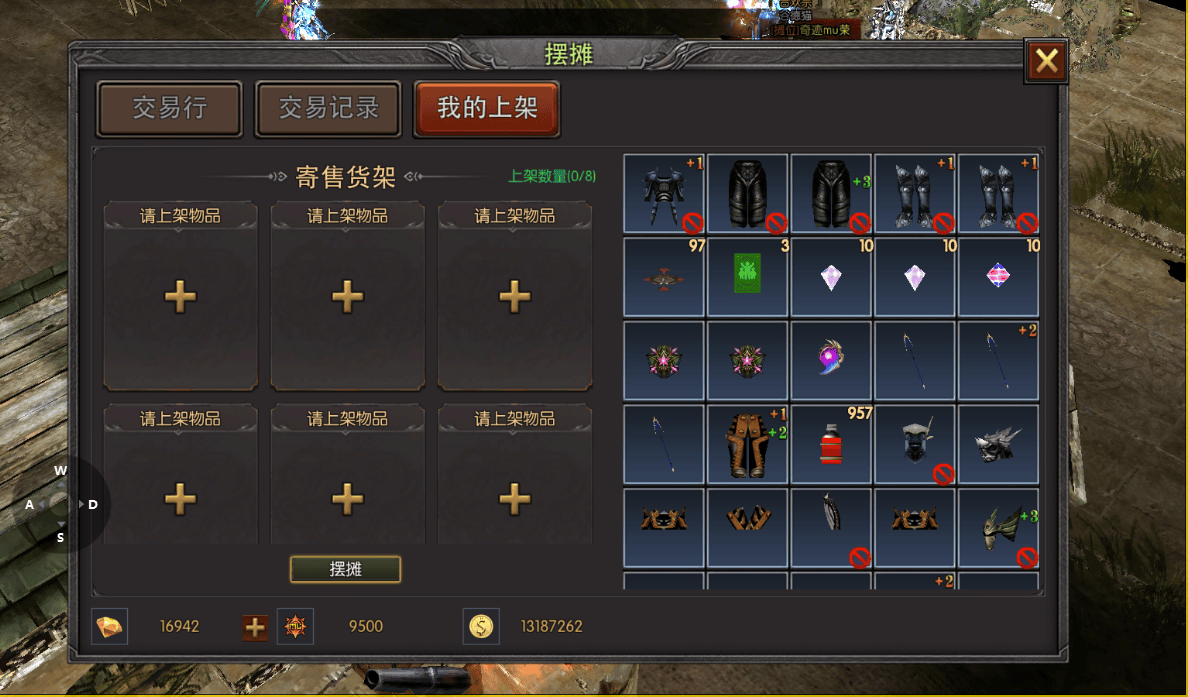This screenshot has width=1188, height=697.
Task: Click the 摆摊 button below the shelves
Action: click(x=345, y=569)
